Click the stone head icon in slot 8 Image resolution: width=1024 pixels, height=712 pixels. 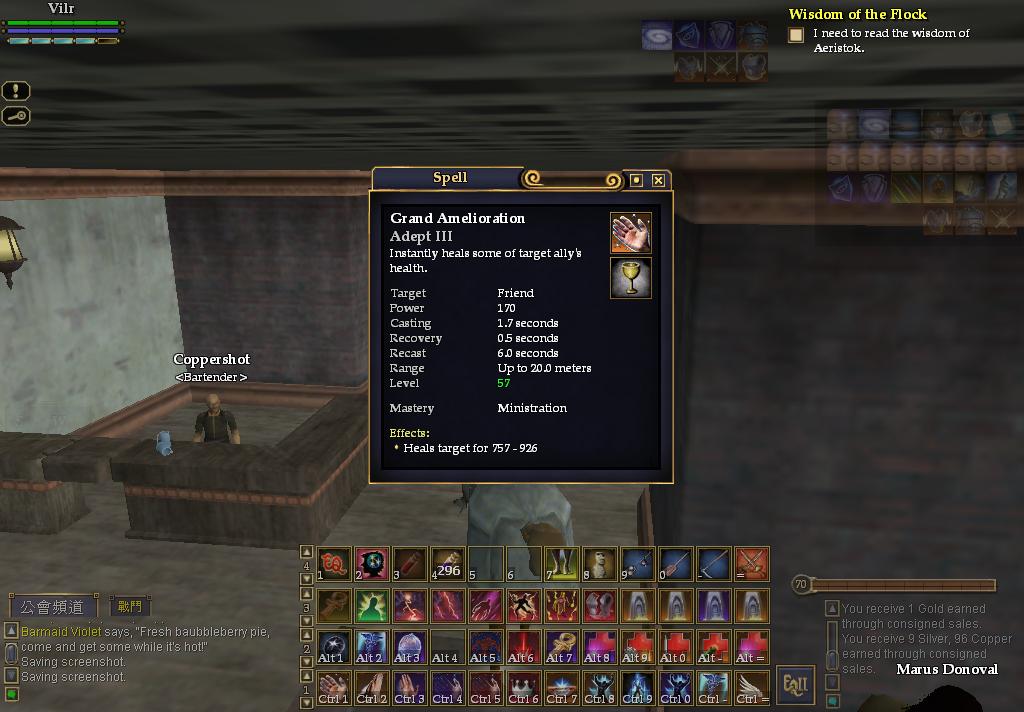point(599,565)
